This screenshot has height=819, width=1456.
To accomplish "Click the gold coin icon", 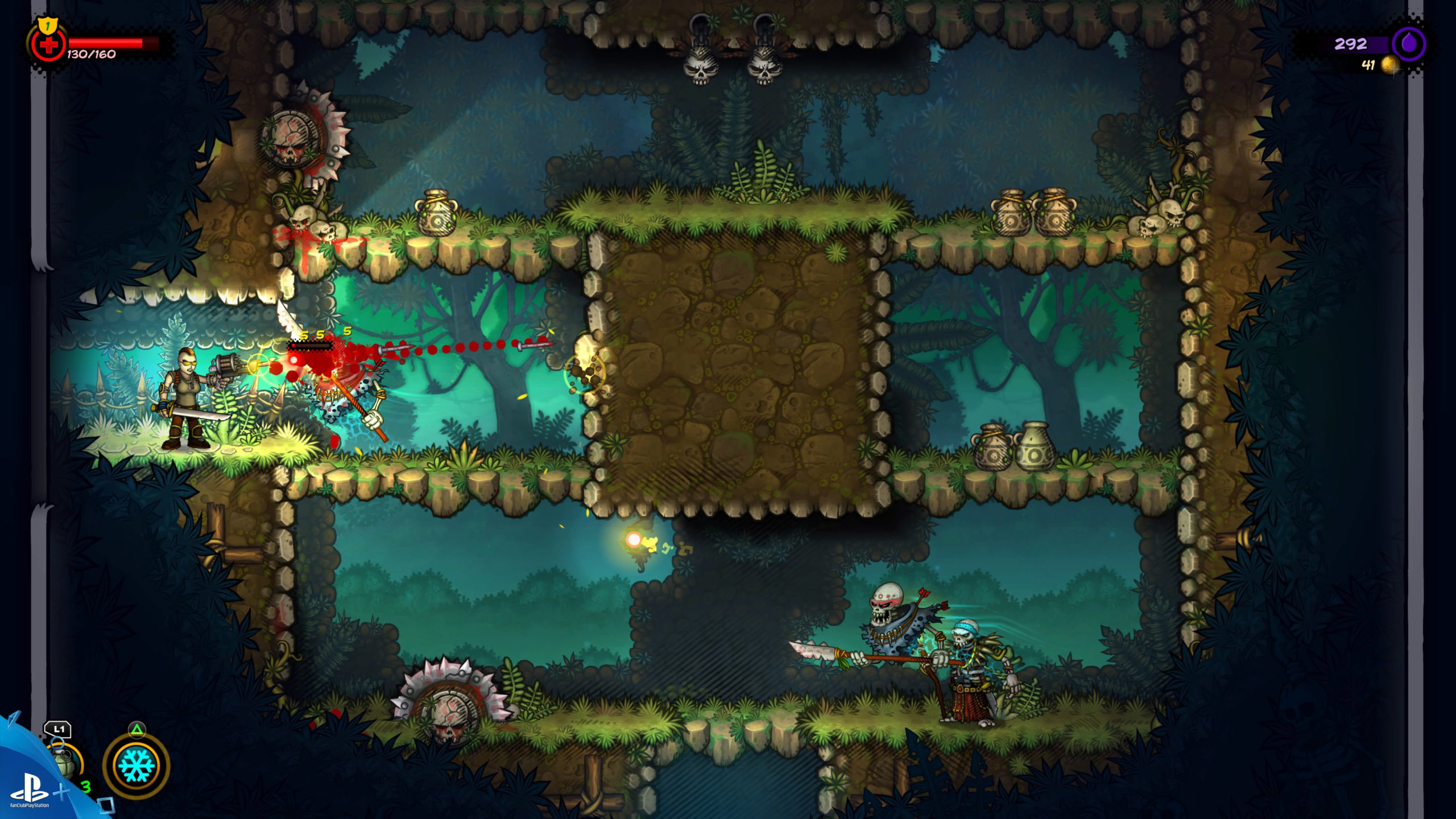I will tap(1390, 65).
